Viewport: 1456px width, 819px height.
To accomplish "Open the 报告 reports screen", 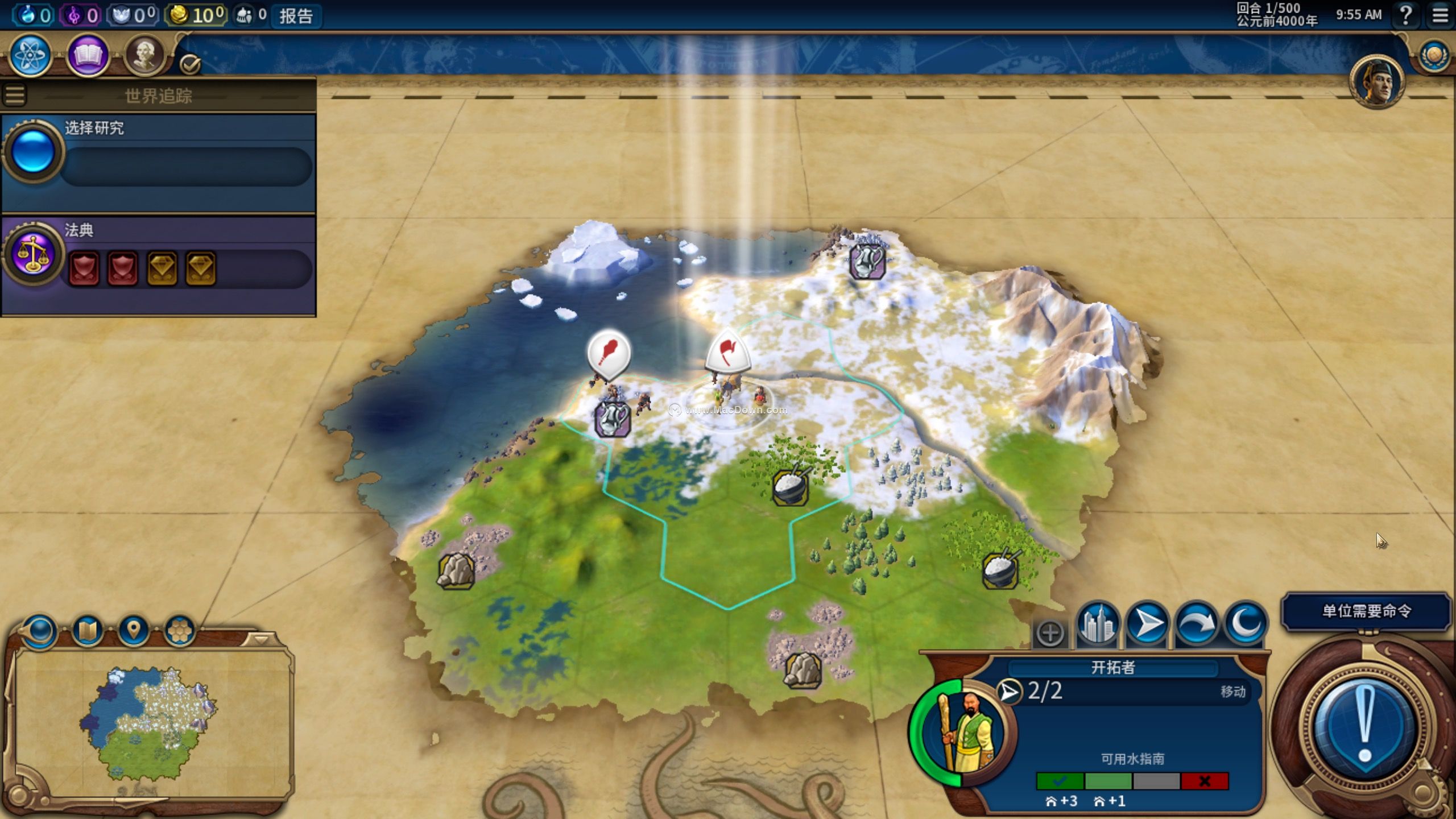I will (x=296, y=16).
